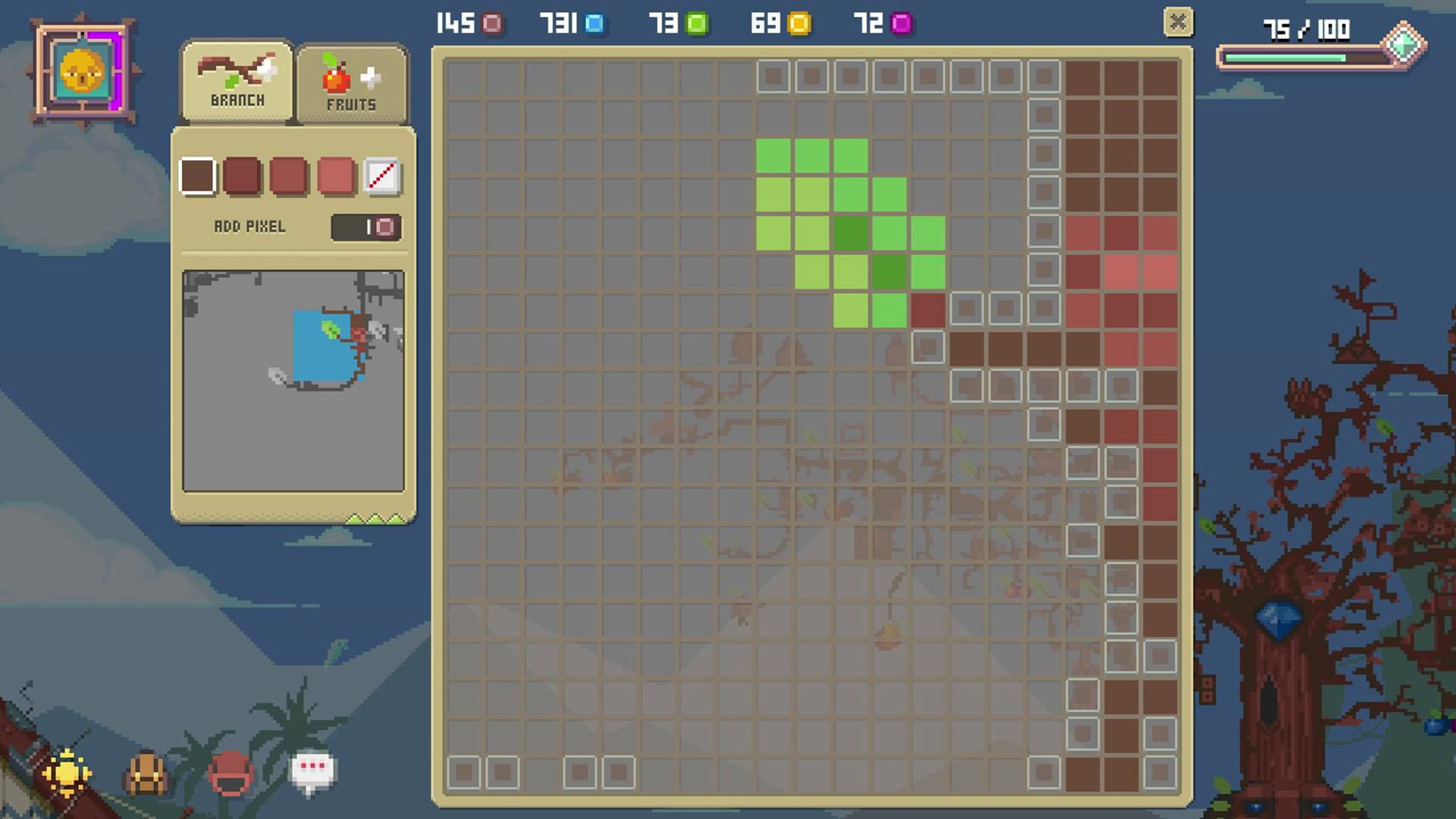
Task: Close the pixel grid with the X button
Action: [1178, 23]
